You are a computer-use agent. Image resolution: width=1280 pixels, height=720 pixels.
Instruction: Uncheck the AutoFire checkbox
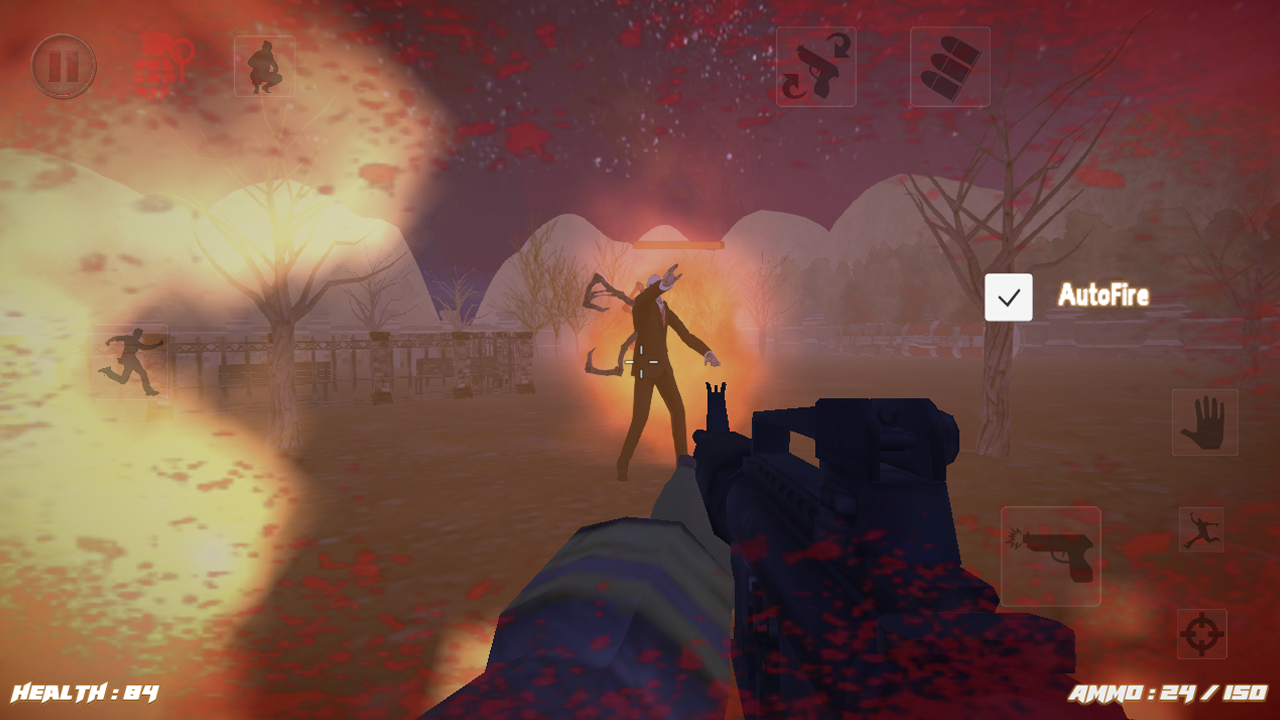point(1010,296)
